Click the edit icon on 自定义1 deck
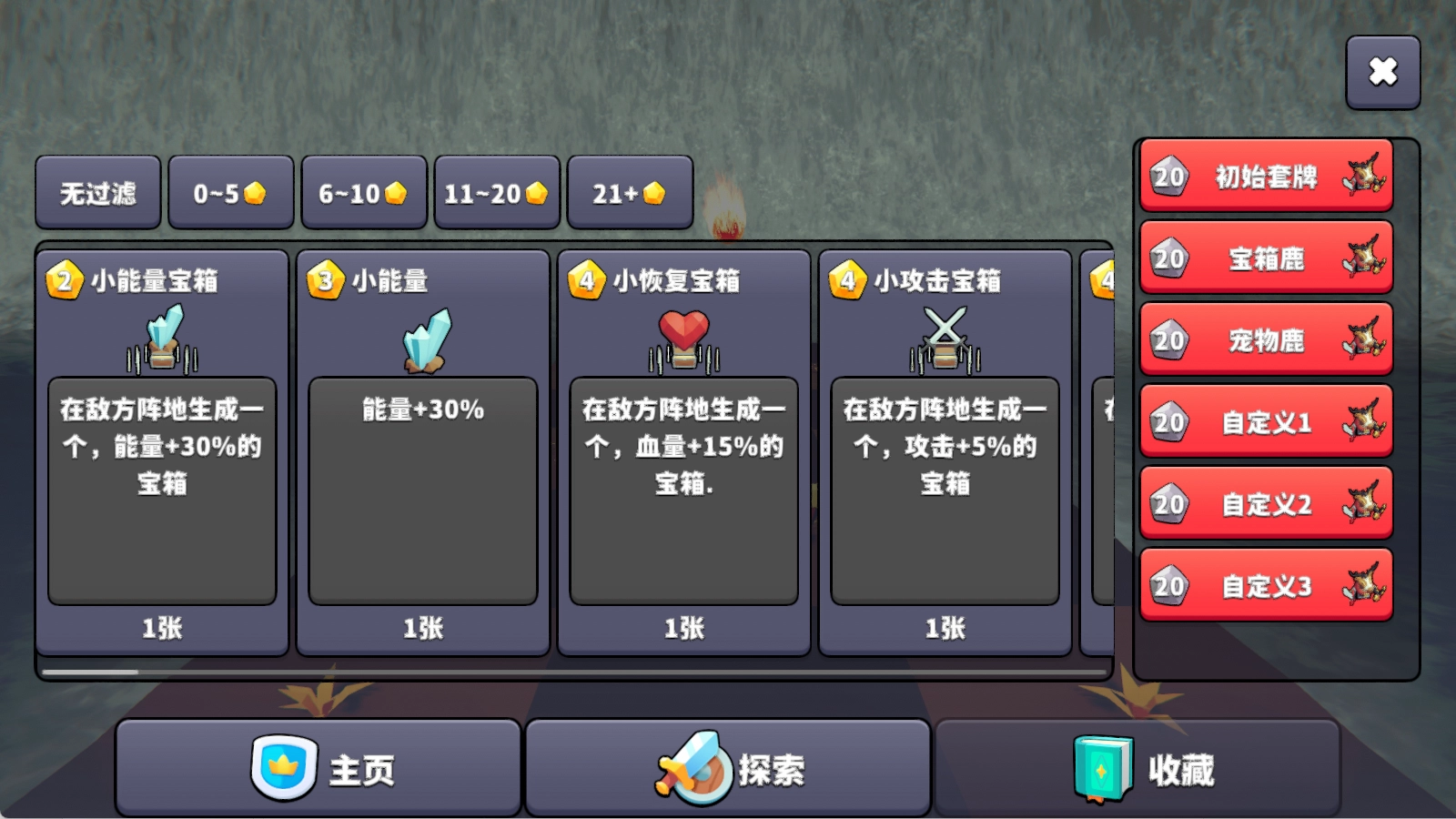The width and height of the screenshot is (1456, 819). pyautogui.click(x=1363, y=422)
